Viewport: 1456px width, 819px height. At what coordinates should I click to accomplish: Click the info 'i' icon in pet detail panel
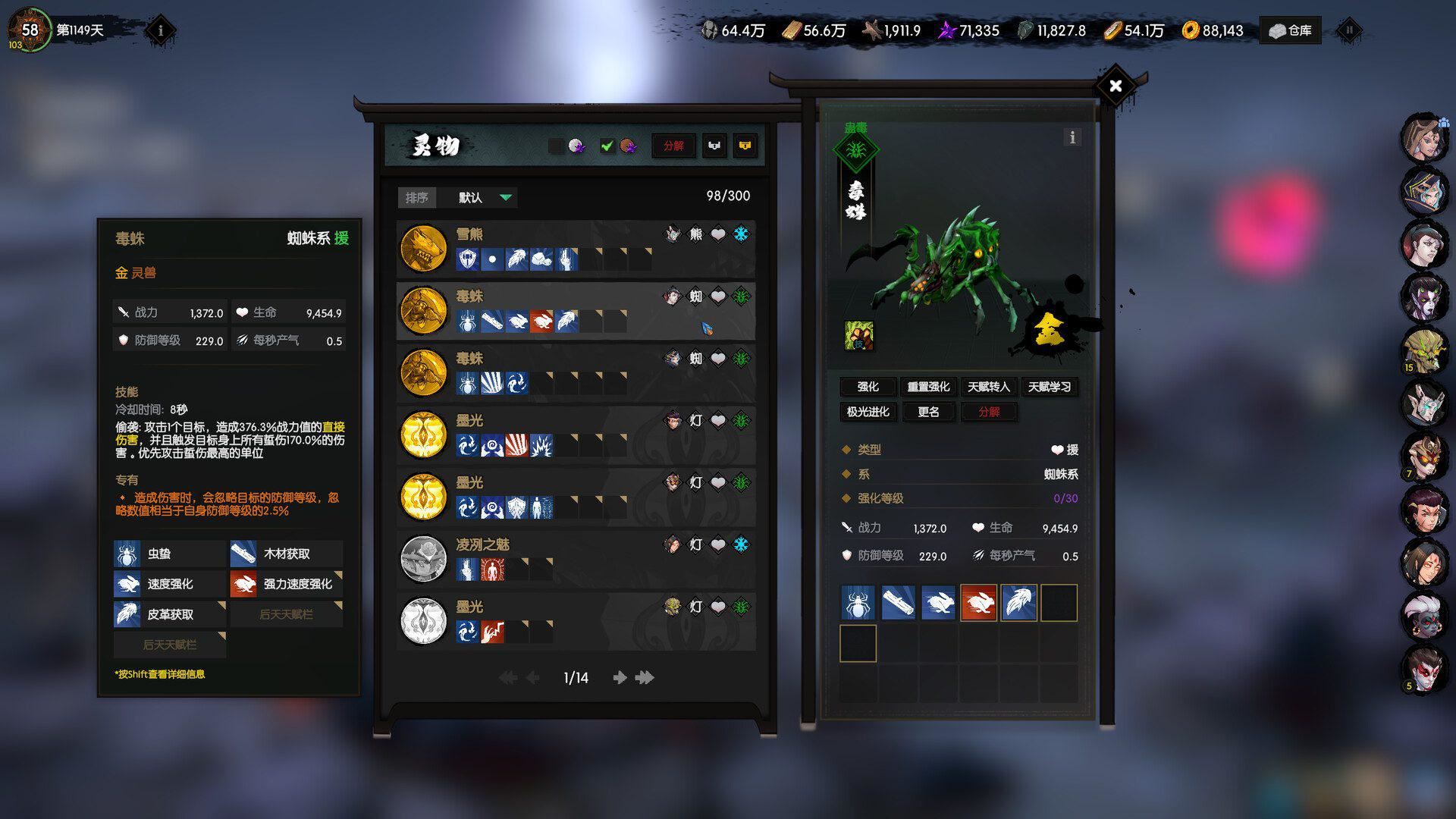click(x=1072, y=138)
